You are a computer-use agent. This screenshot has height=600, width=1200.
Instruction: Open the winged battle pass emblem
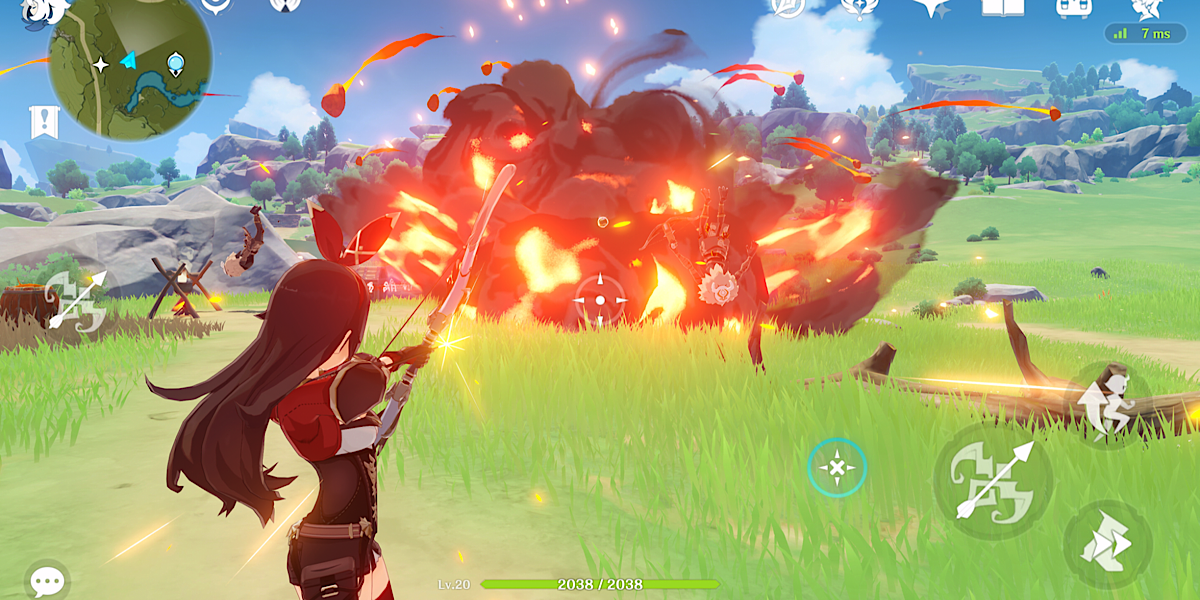860,8
